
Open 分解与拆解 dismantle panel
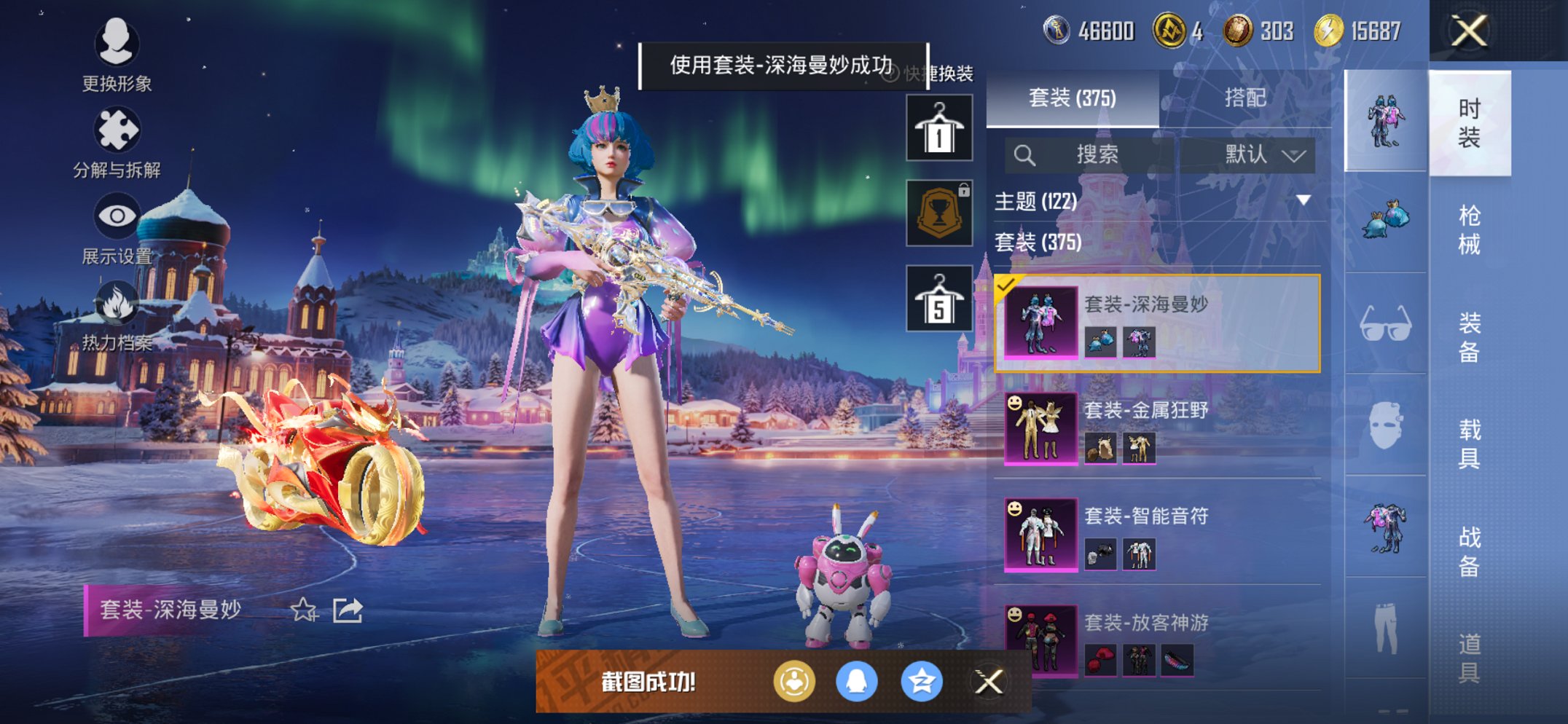click(x=117, y=130)
